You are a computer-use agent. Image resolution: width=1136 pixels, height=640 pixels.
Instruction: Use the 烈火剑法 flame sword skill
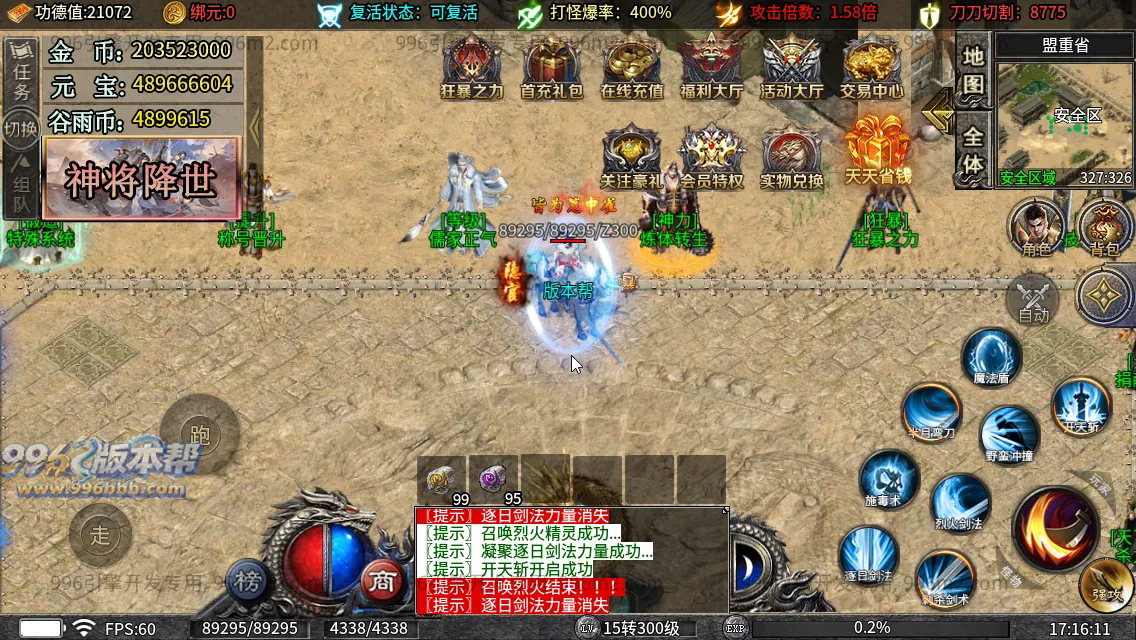[x=960, y=502]
